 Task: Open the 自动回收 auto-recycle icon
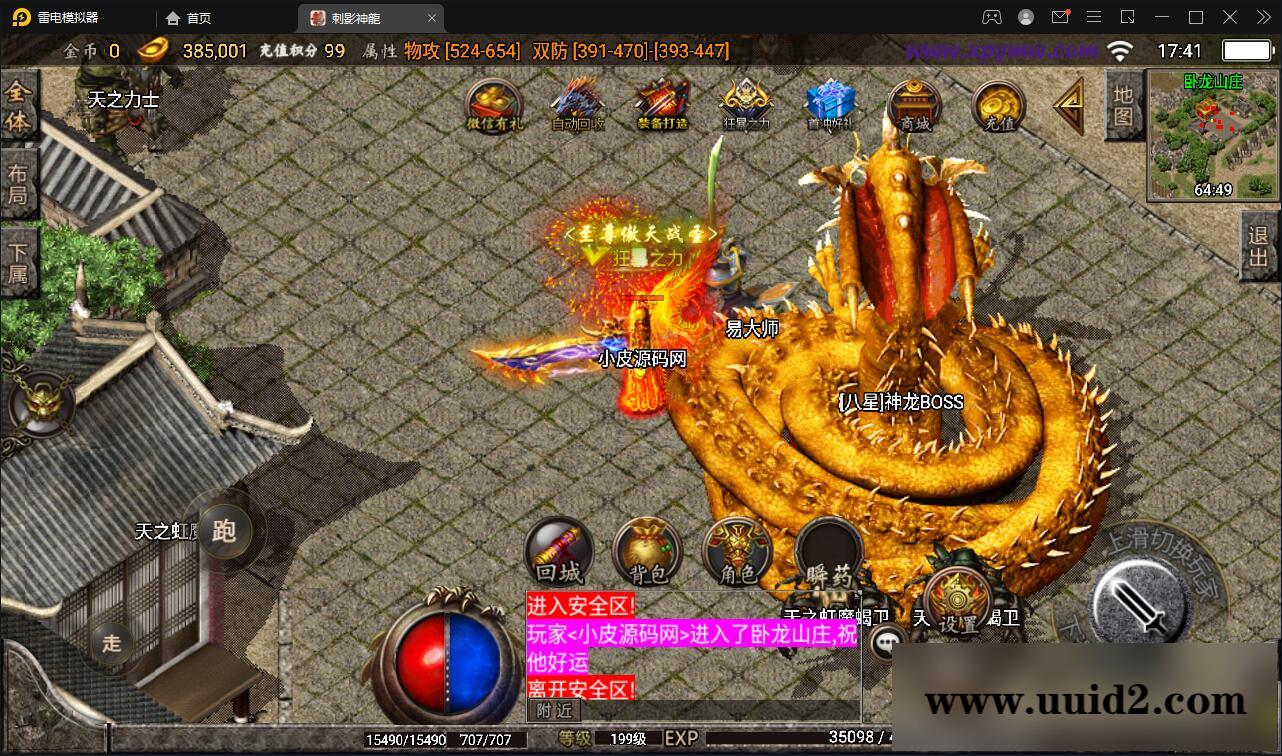point(576,105)
